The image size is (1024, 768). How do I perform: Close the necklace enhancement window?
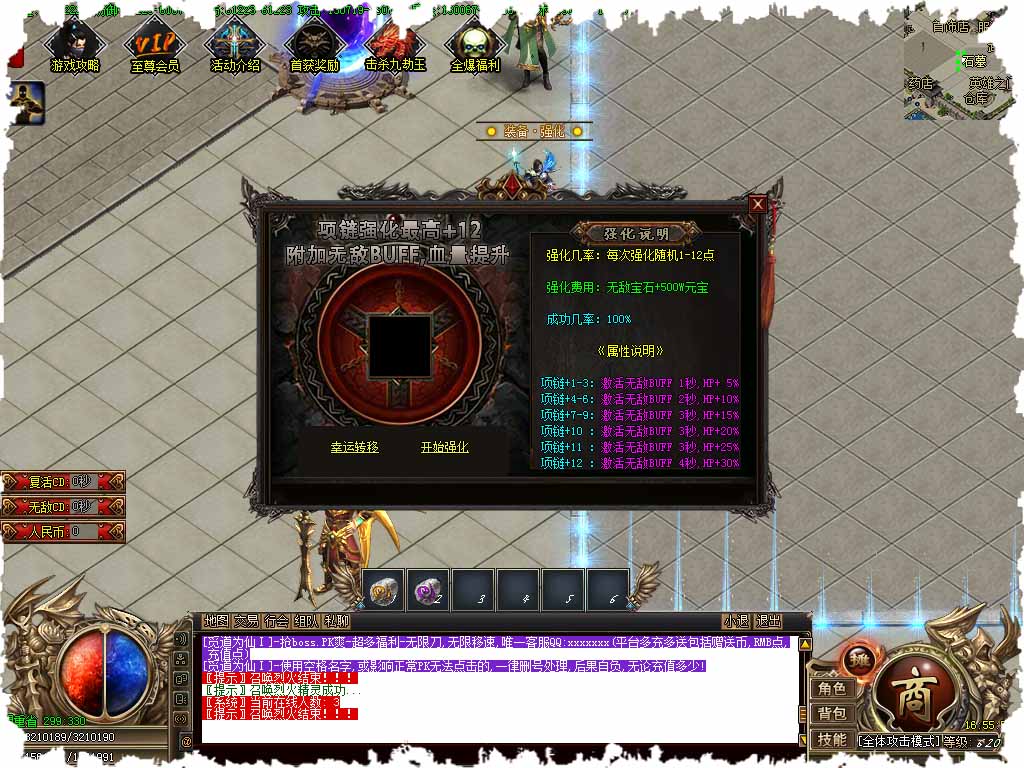[757, 204]
